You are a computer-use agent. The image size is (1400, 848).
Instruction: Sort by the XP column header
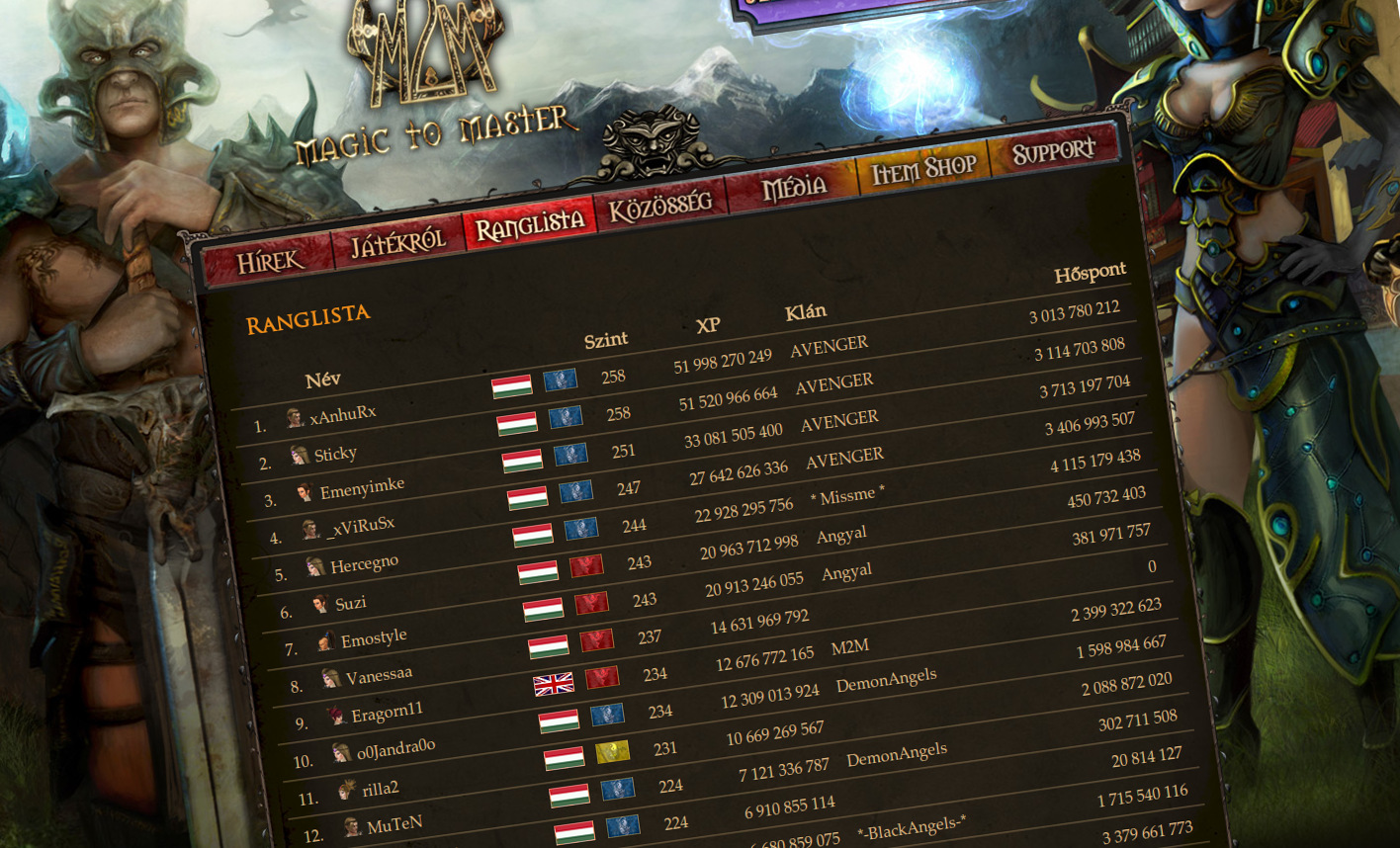pos(706,323)
